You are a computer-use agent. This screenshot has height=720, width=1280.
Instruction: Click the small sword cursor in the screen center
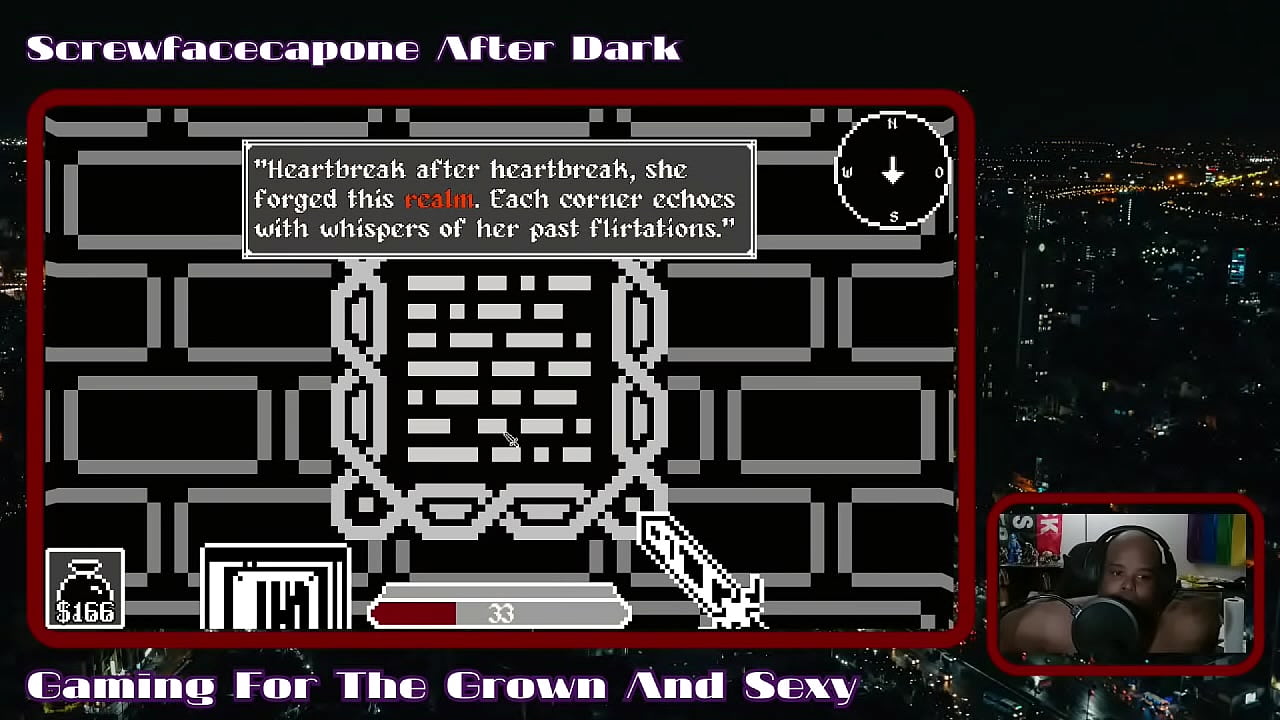click(x=508, y=440)
